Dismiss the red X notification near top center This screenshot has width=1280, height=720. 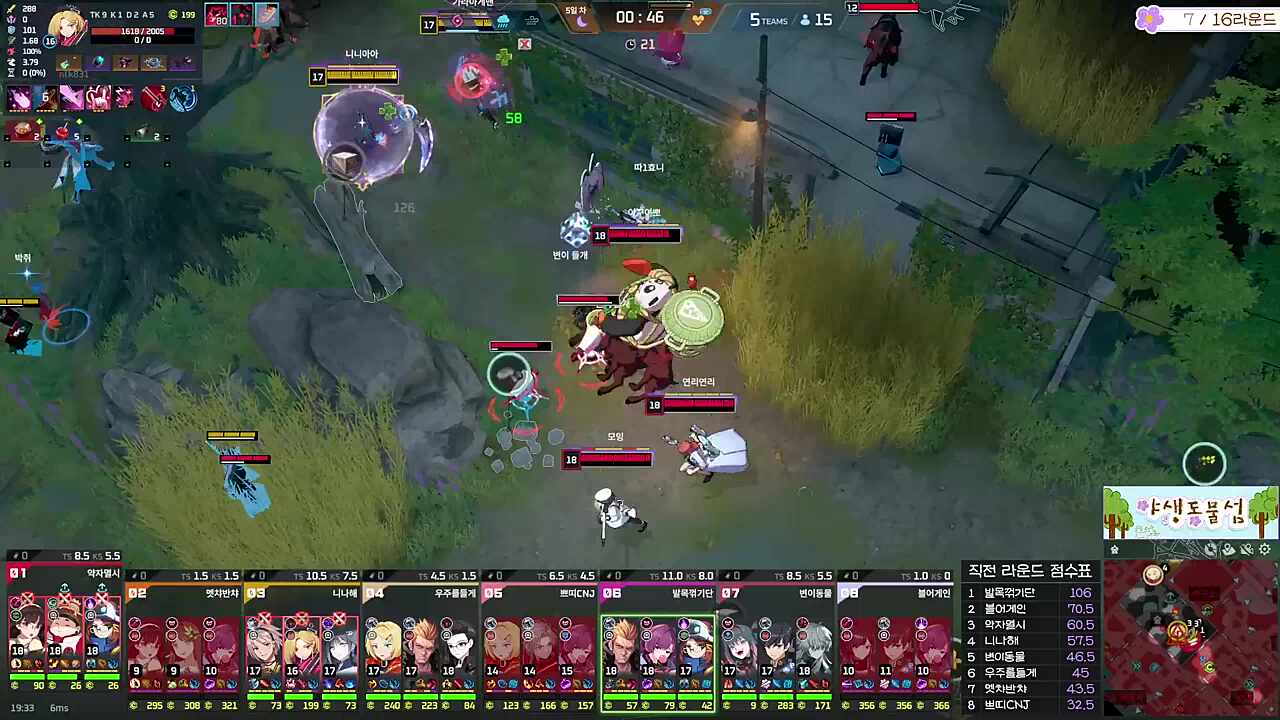524,45
